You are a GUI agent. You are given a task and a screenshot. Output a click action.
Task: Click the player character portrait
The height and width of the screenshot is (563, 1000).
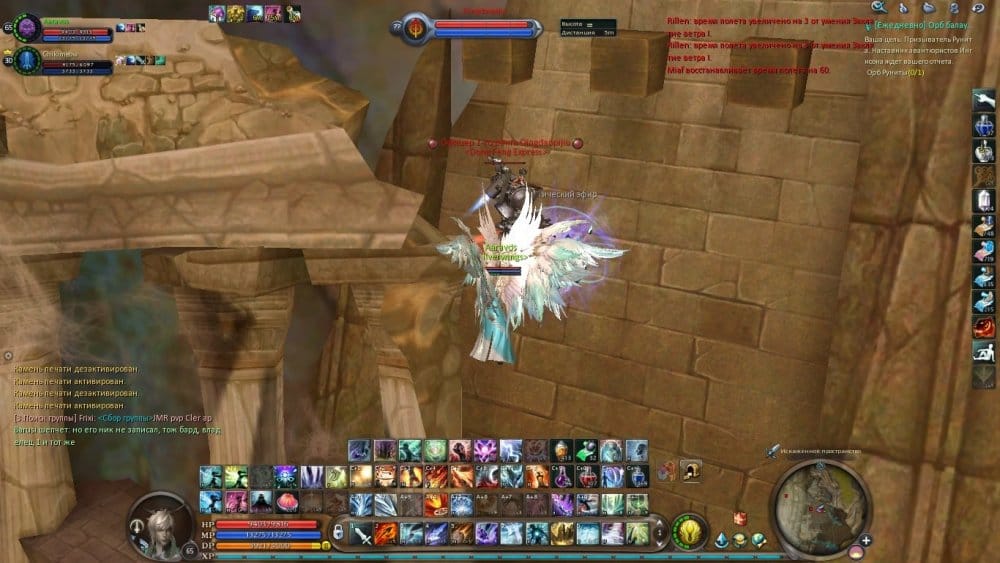click(158, 523)
